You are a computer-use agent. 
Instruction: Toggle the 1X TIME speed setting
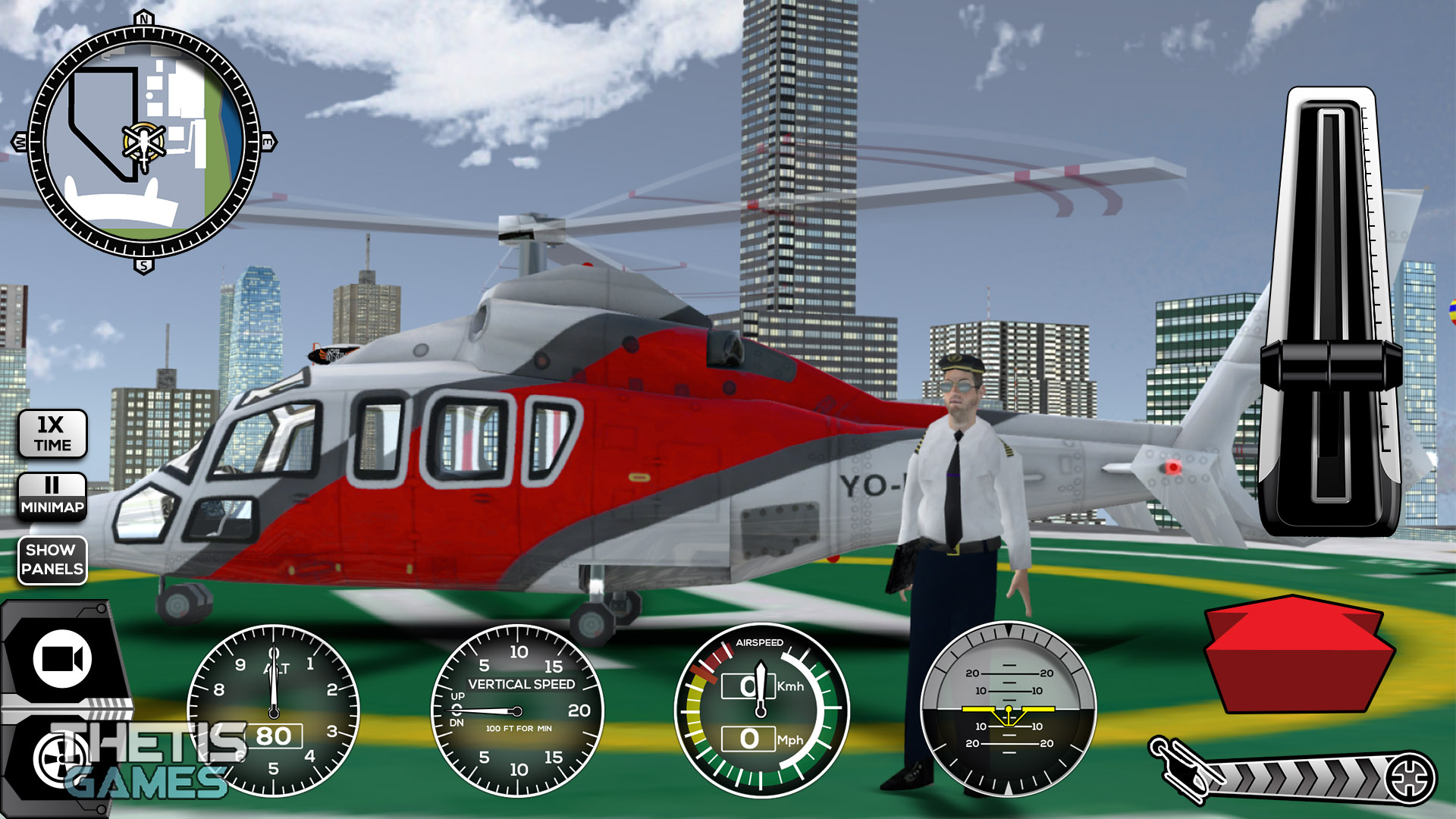click(52, 434)
